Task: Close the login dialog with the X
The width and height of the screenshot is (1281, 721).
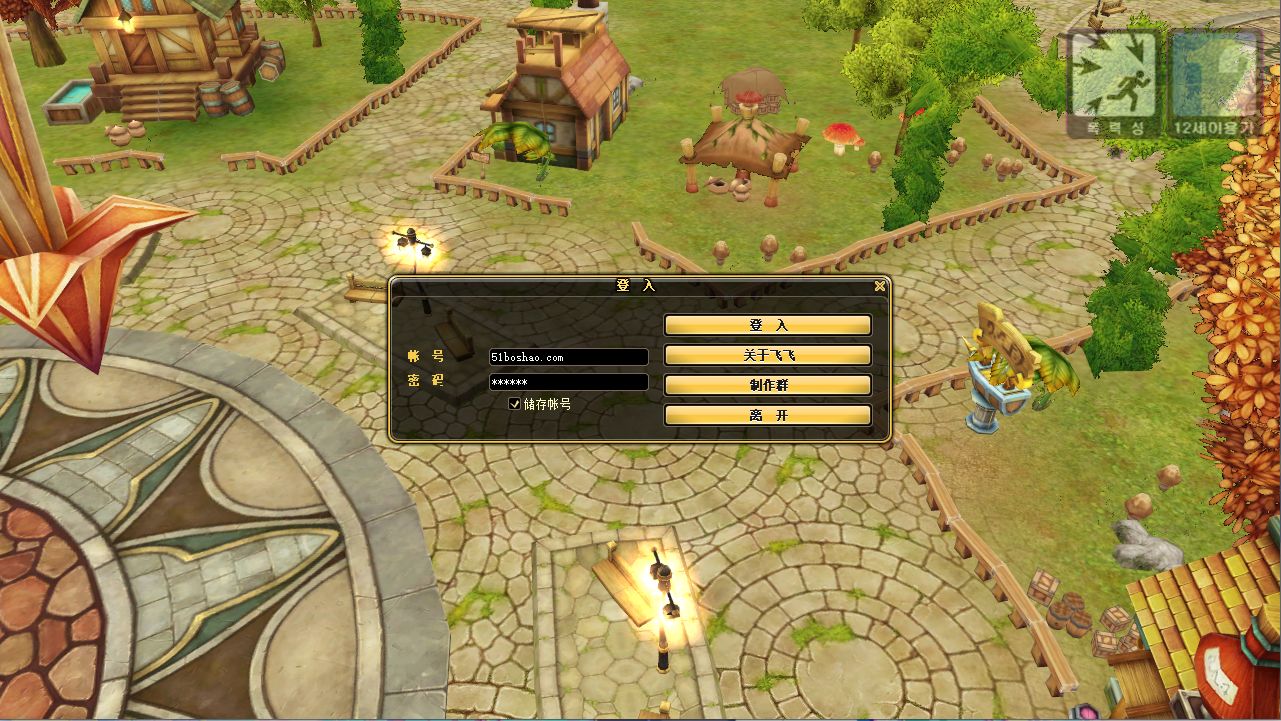Action: tap(879, 286)
